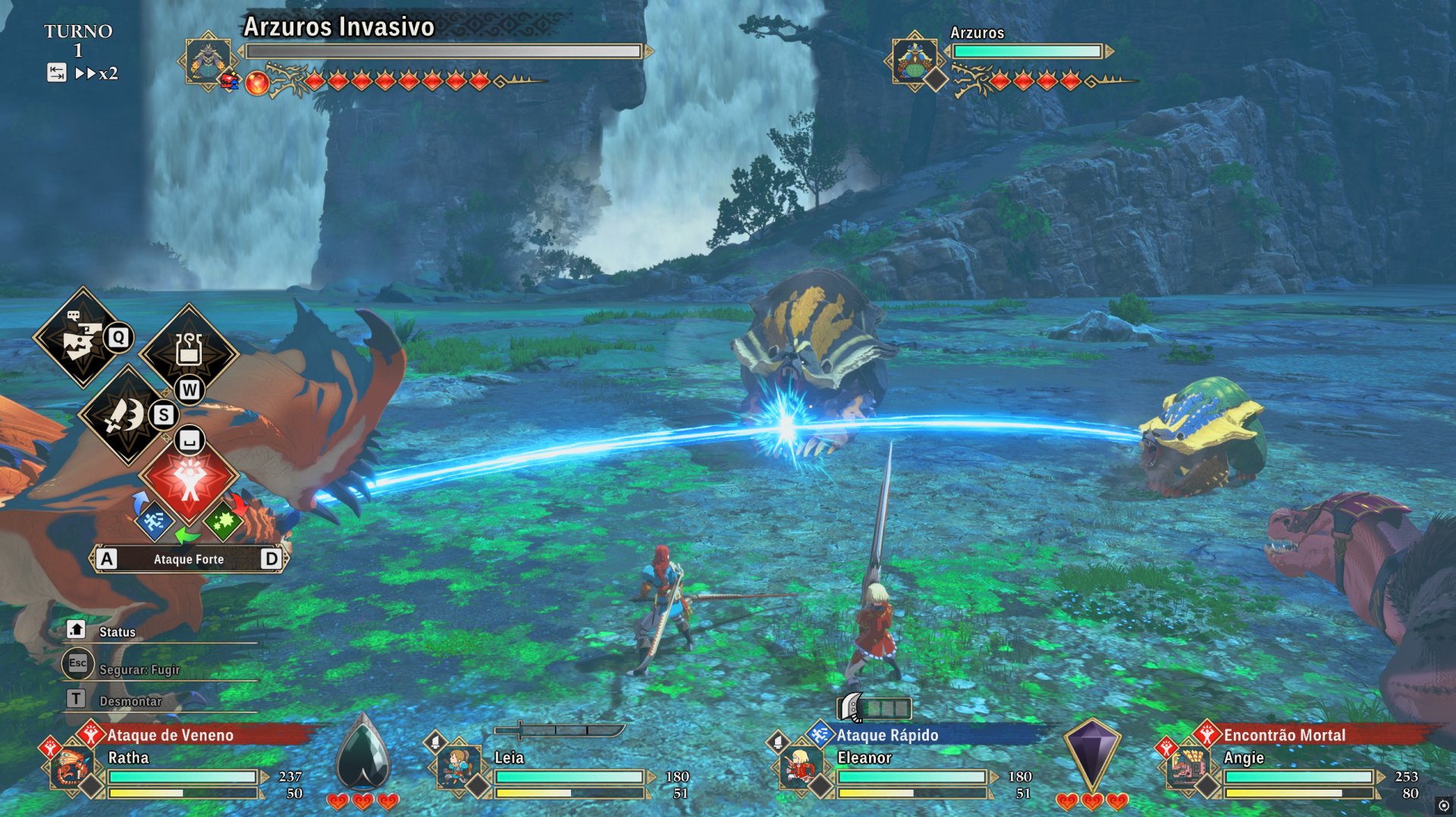Click the Encontrão Mortal attack banner

pos(1284,735)
